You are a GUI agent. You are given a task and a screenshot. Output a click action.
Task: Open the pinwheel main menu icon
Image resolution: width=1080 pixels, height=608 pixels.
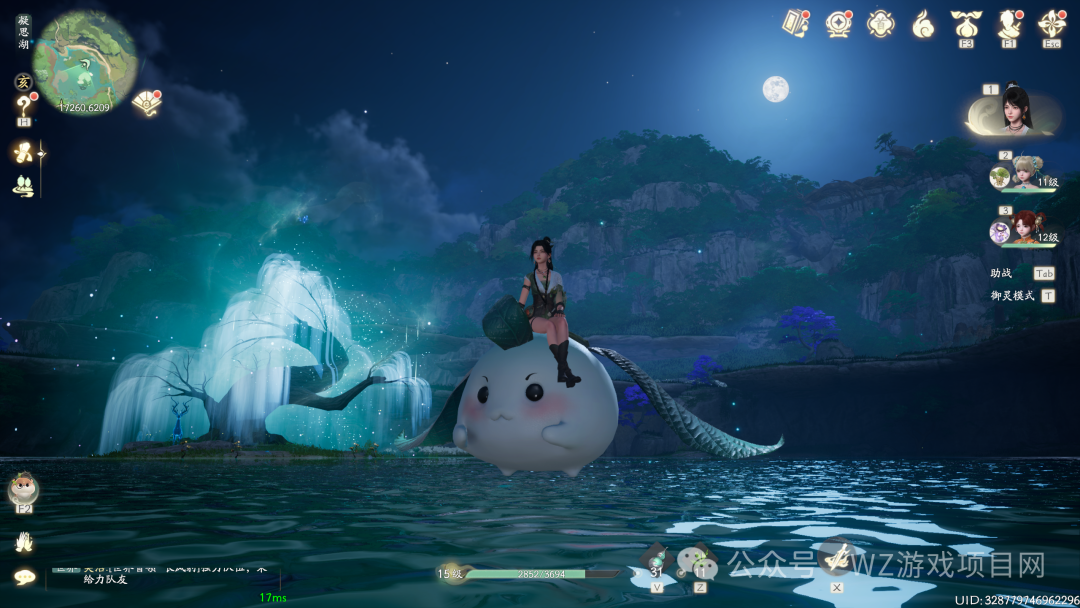(1051, 22)
